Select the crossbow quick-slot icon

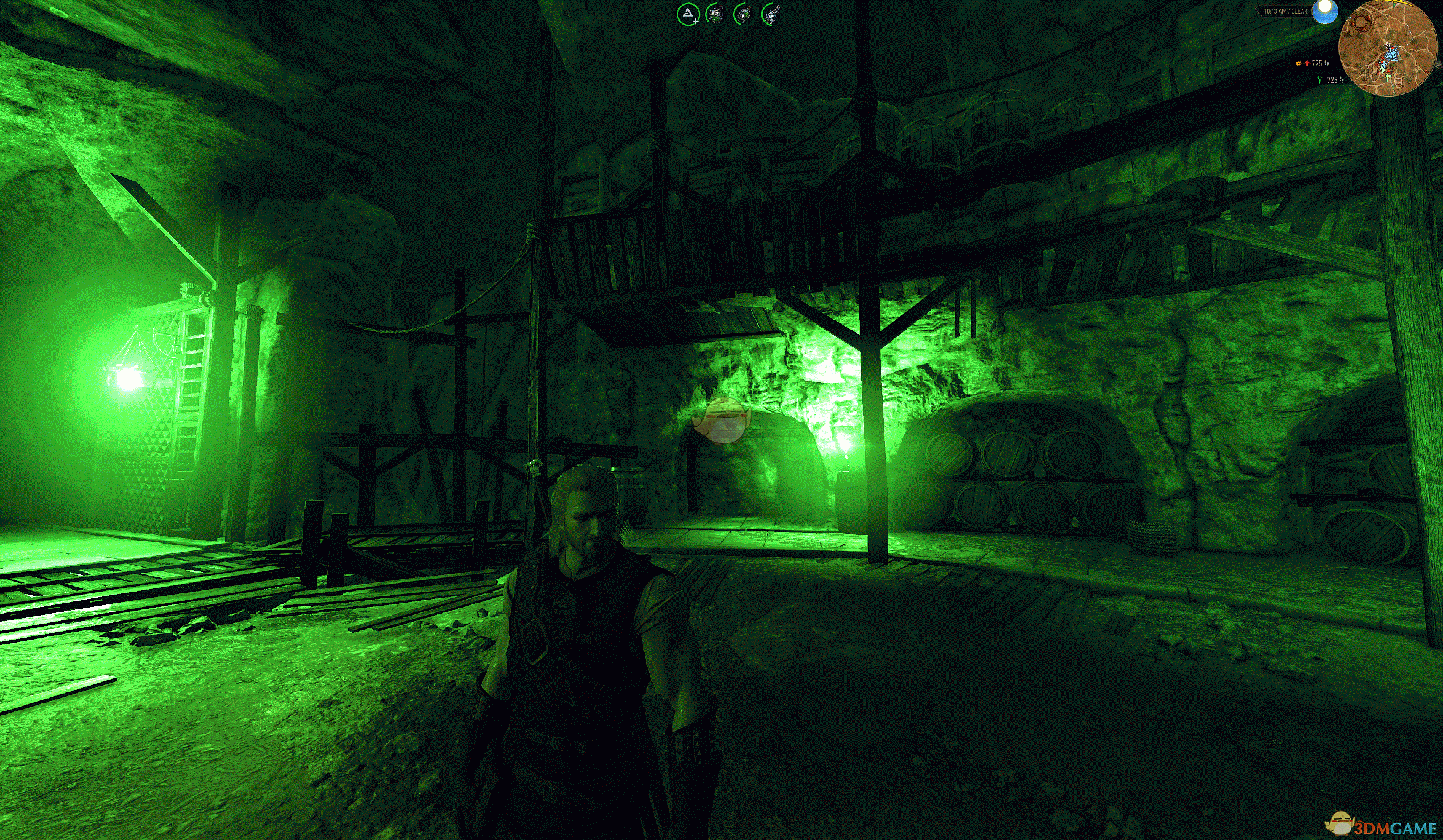pos(771,14)
